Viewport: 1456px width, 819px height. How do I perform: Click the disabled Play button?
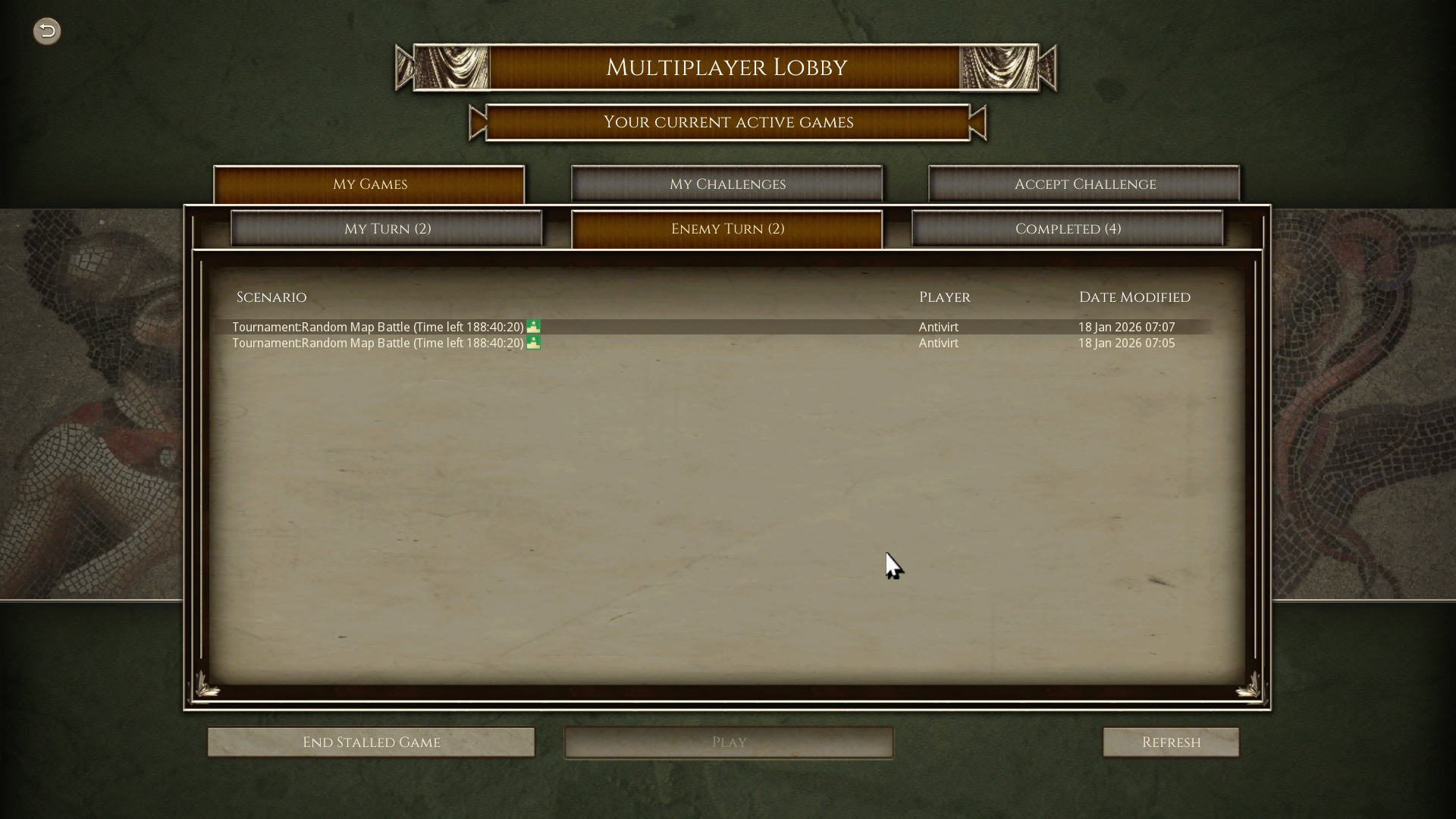(728, 742)
